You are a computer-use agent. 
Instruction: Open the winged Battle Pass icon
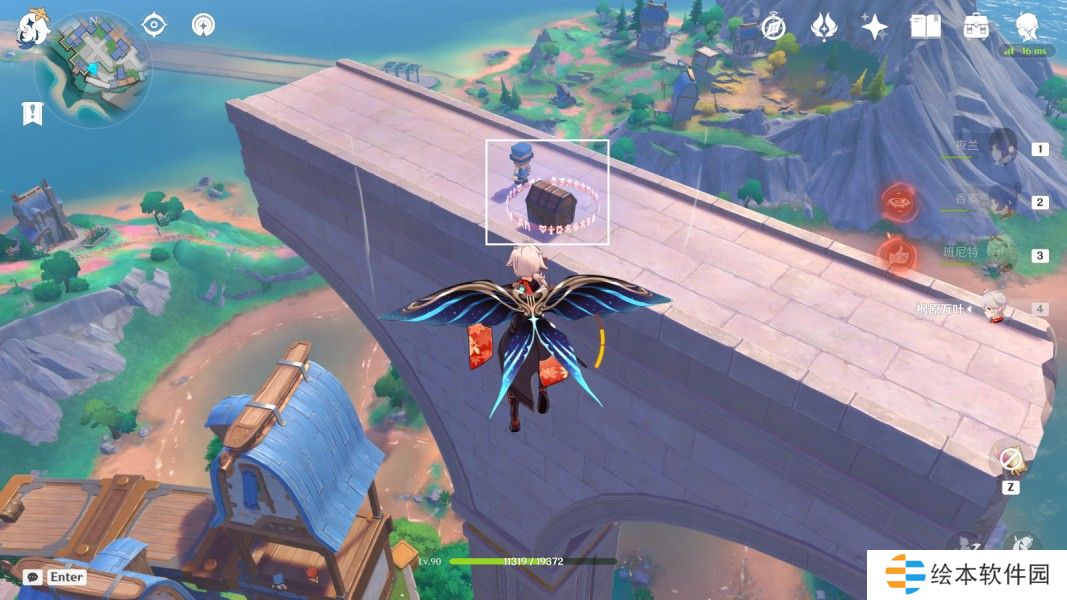[823, 28]
